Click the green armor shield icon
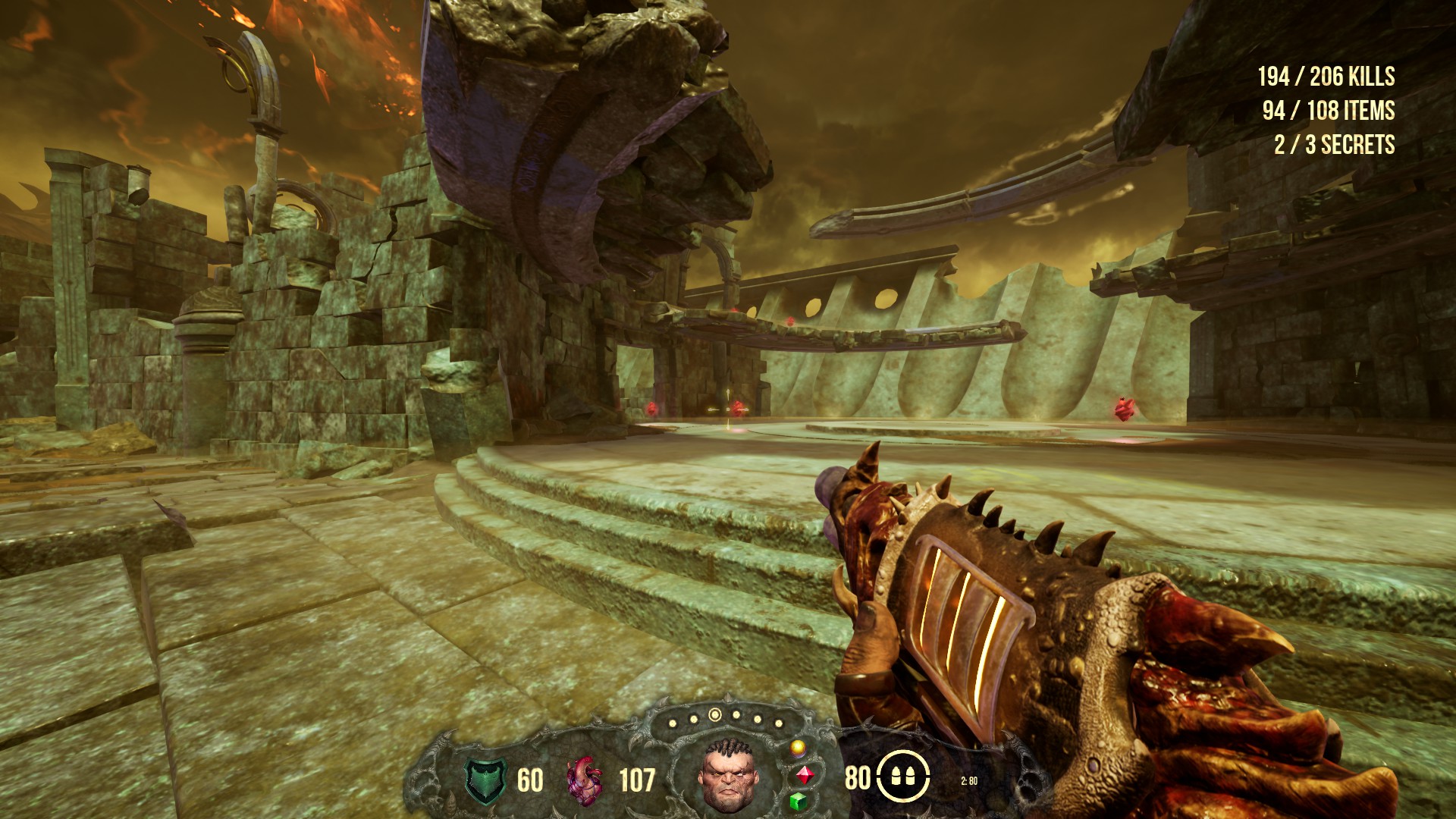This screenshot has width=1456, height=819. [486, 781]
